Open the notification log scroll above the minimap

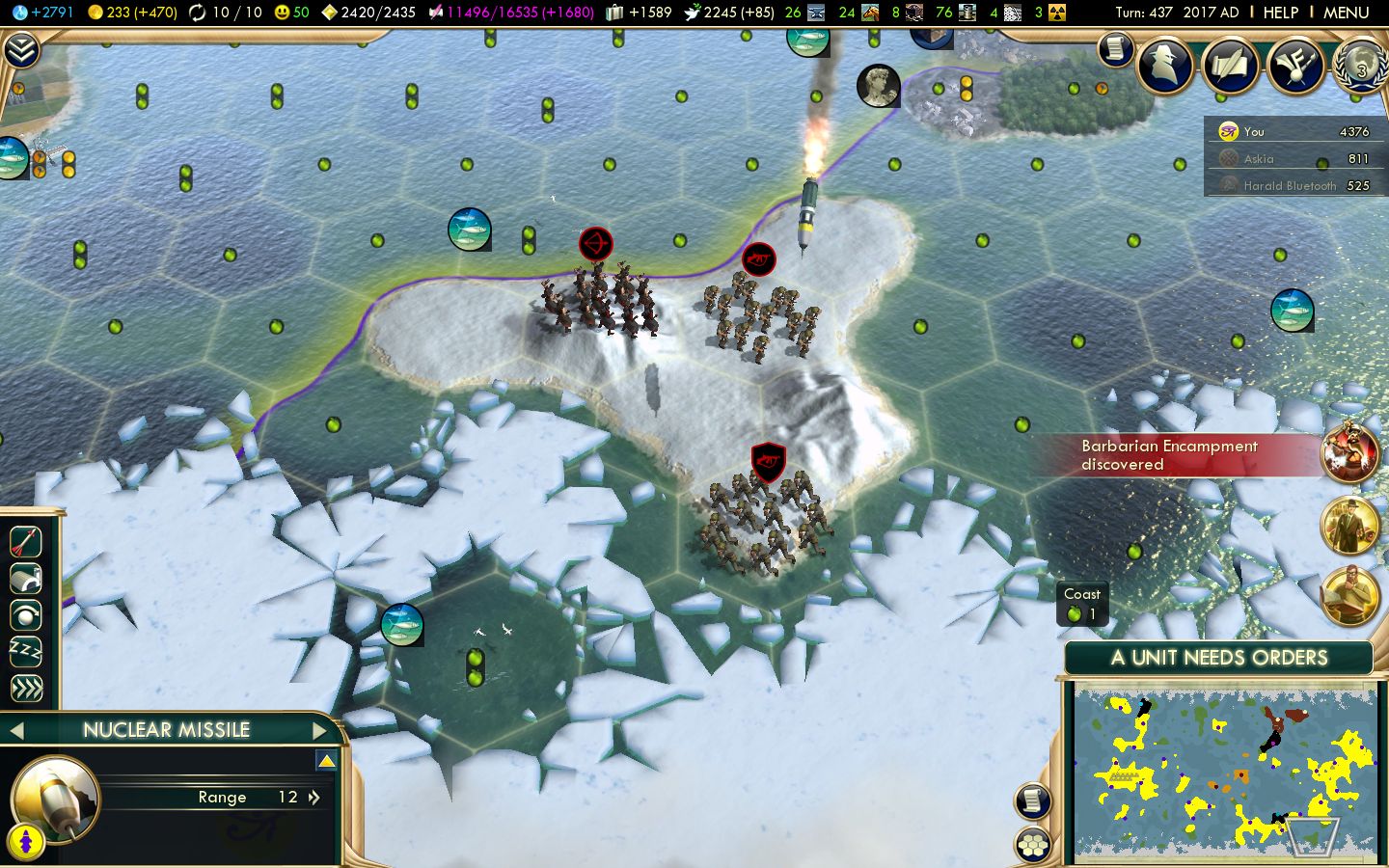click(x=1033, y=801)
